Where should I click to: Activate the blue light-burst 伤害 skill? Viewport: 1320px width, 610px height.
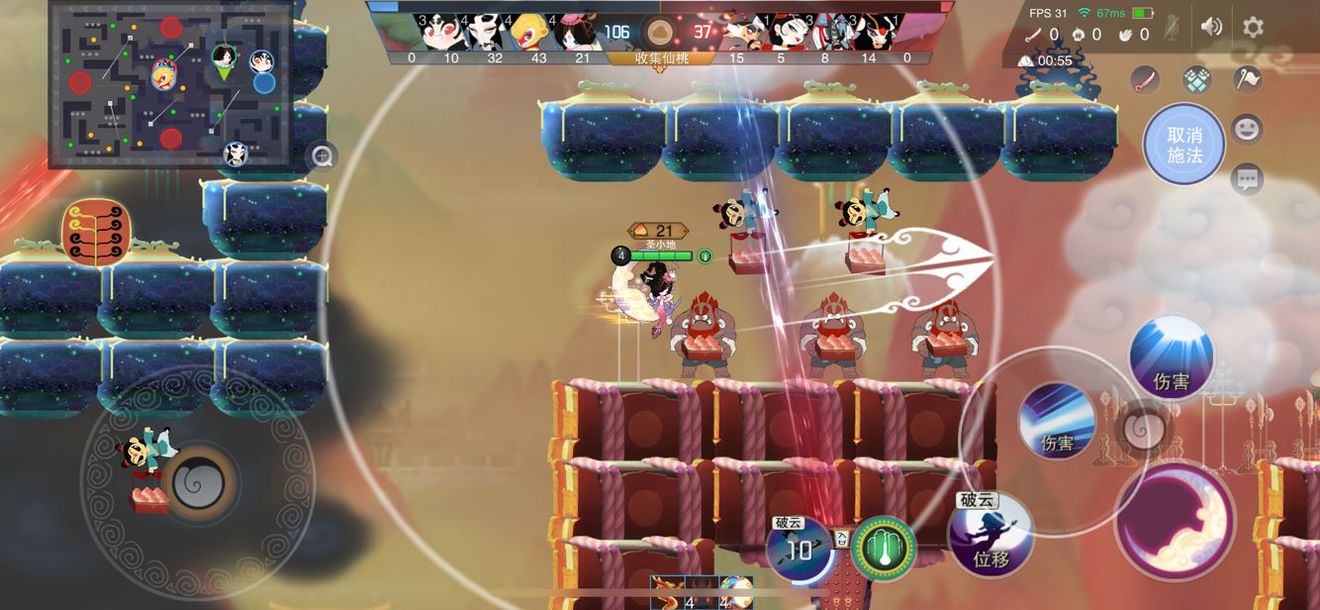click(x=1170, y=357)
